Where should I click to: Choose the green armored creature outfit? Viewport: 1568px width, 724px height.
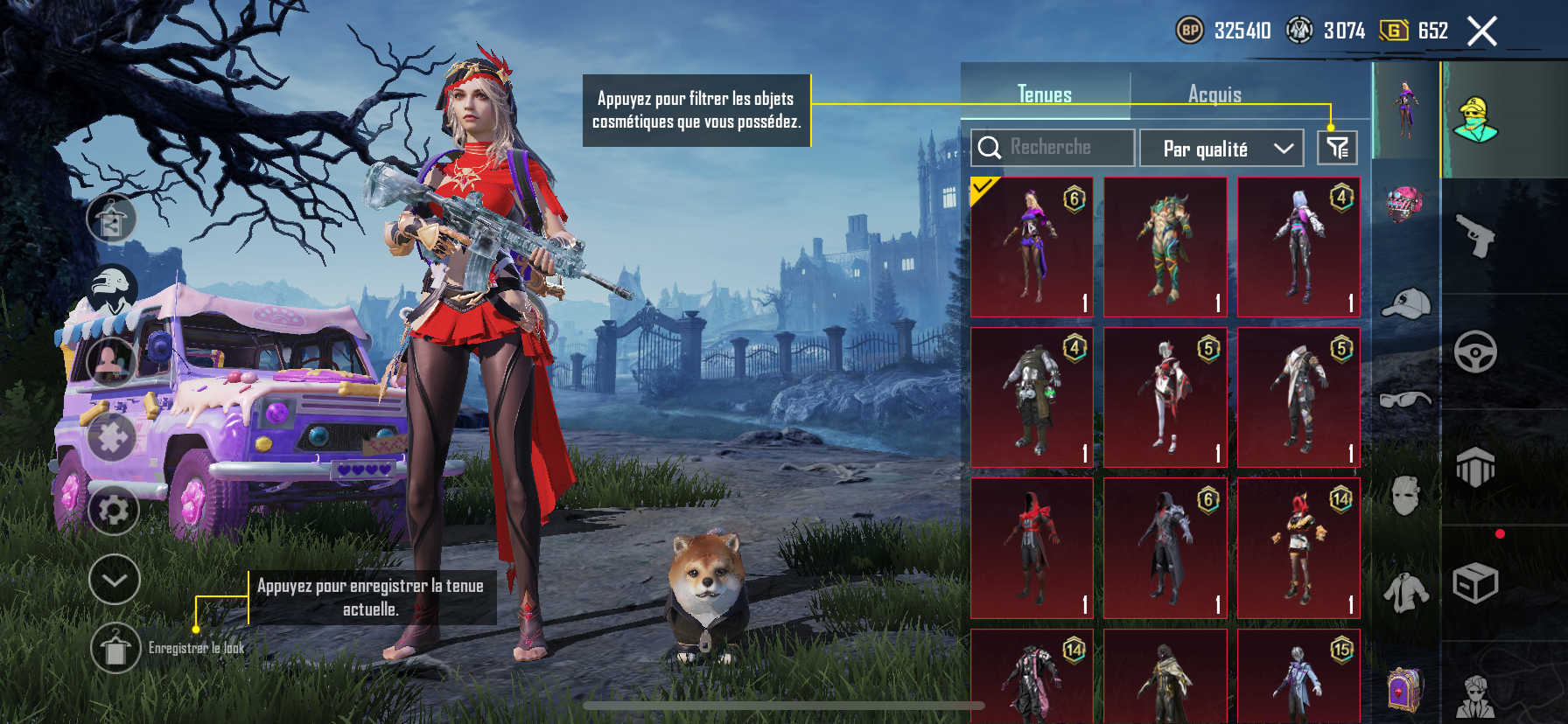tap(1165, 247)
